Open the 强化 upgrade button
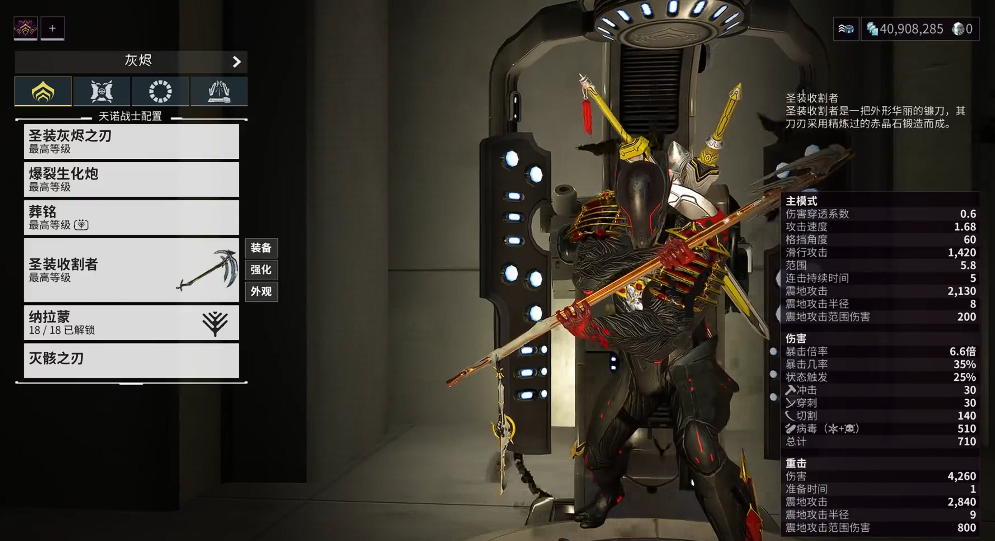This screenshot has height=541, width=995. pos(261,269)
